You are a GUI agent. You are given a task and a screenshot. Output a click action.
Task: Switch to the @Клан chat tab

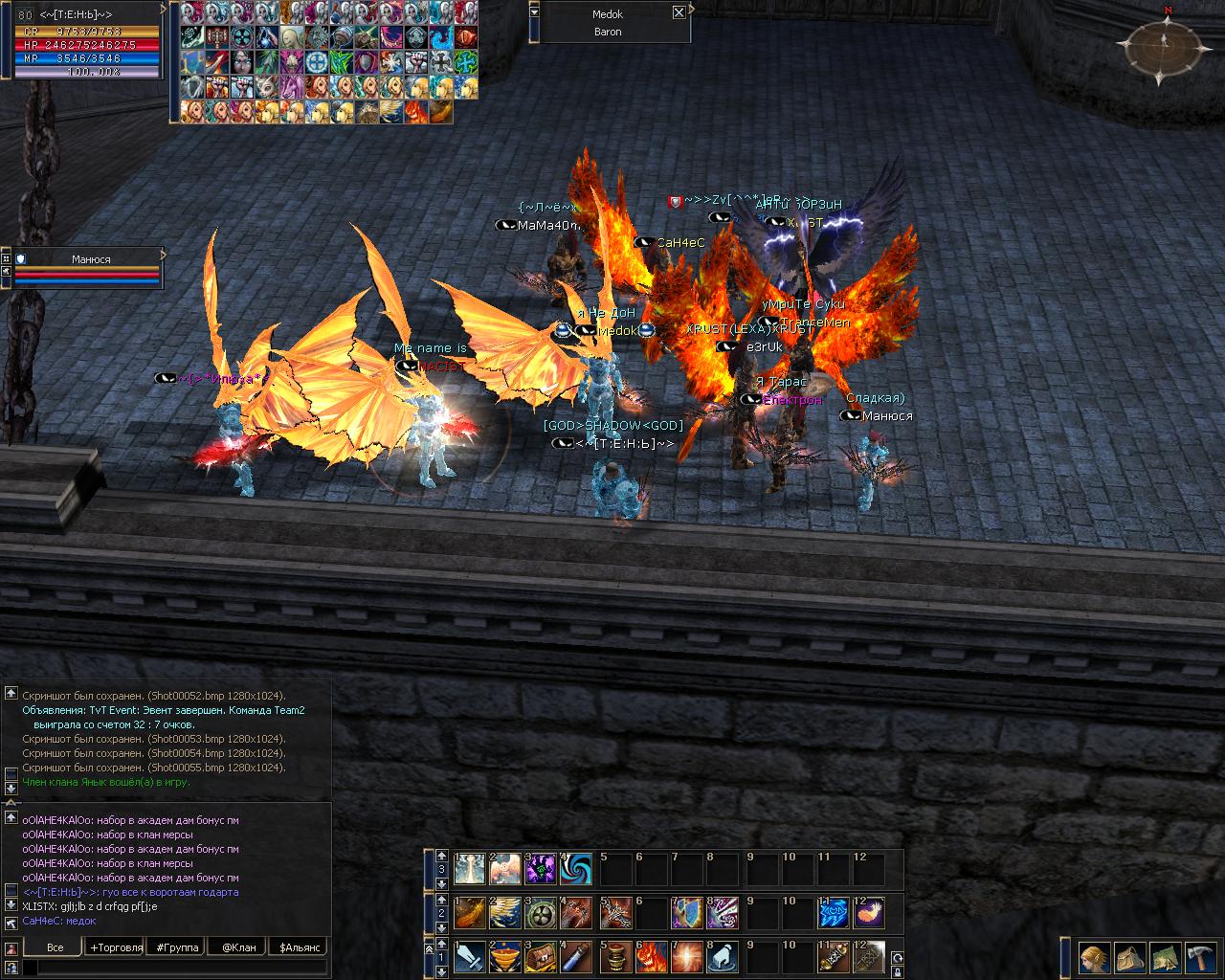(238, 947)
